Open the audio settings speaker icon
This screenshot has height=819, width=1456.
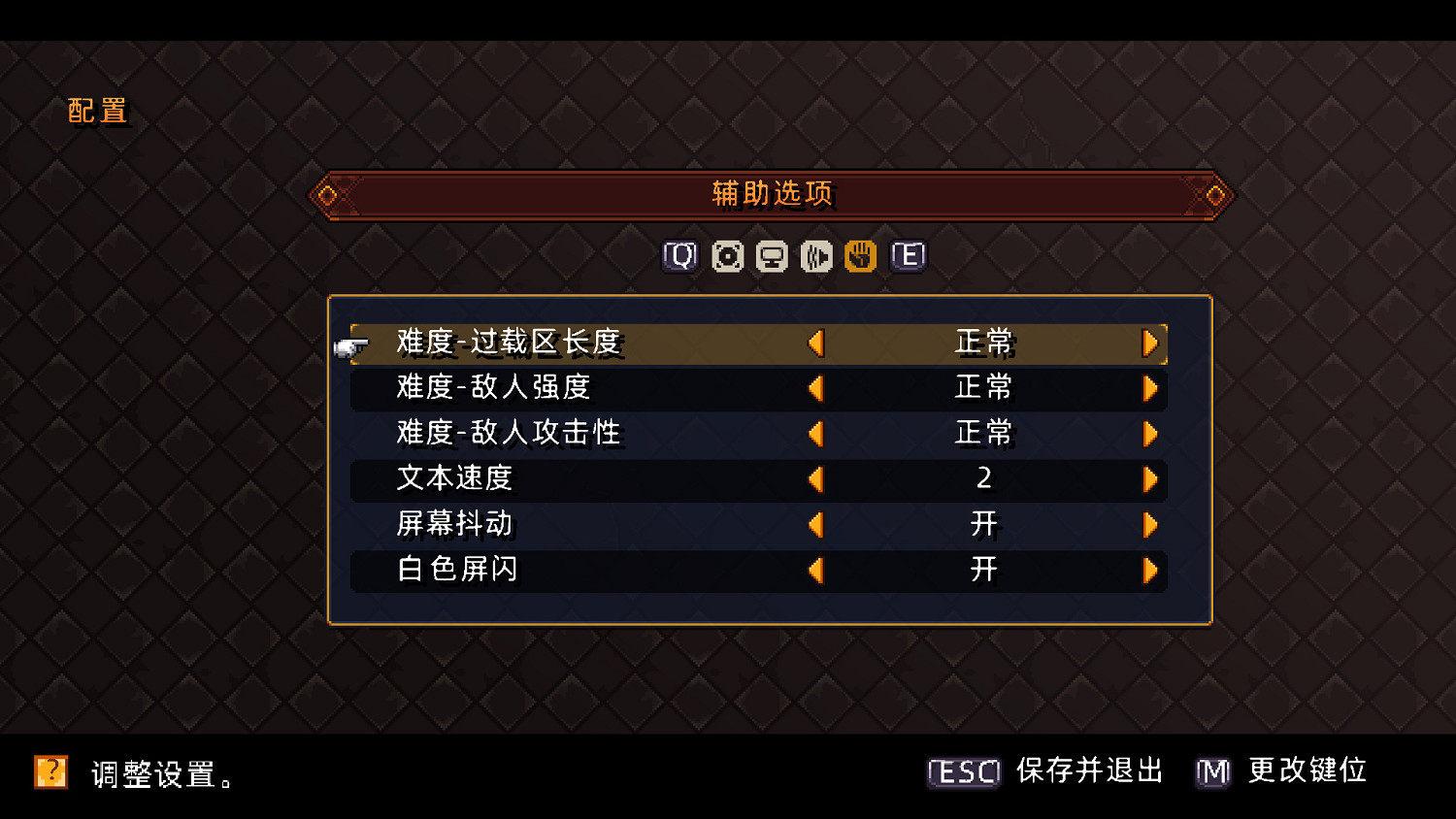(x=815, y=256)
